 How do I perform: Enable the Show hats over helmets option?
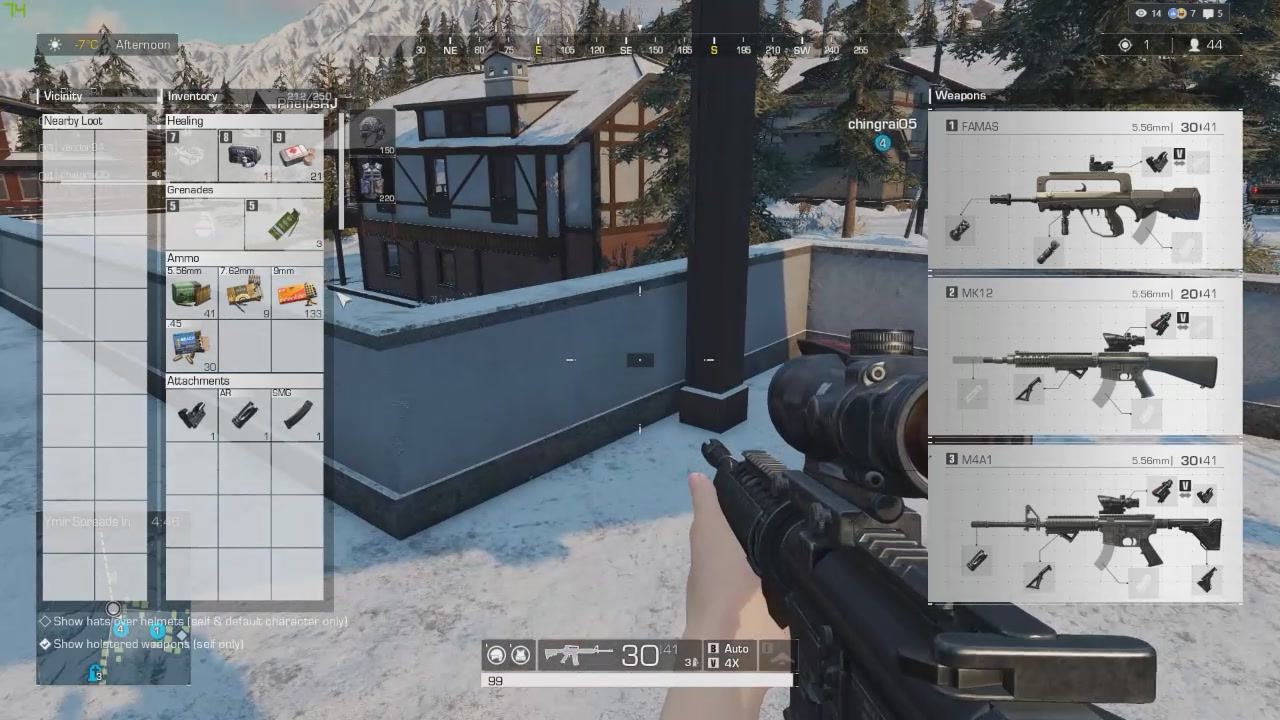coord(42,621)
